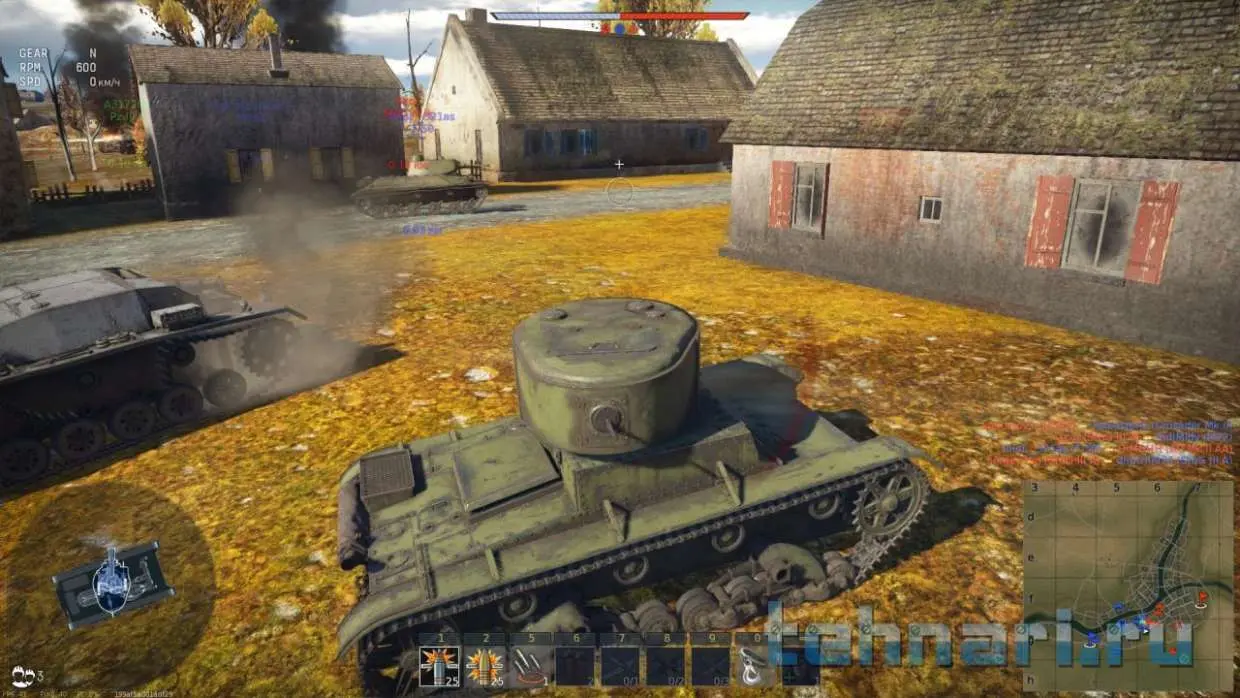Image resolution: width=1240 pixels, height=698 pixels.
Task: Click the red enemy flag on the minimap
Action: pos(1201,597)
